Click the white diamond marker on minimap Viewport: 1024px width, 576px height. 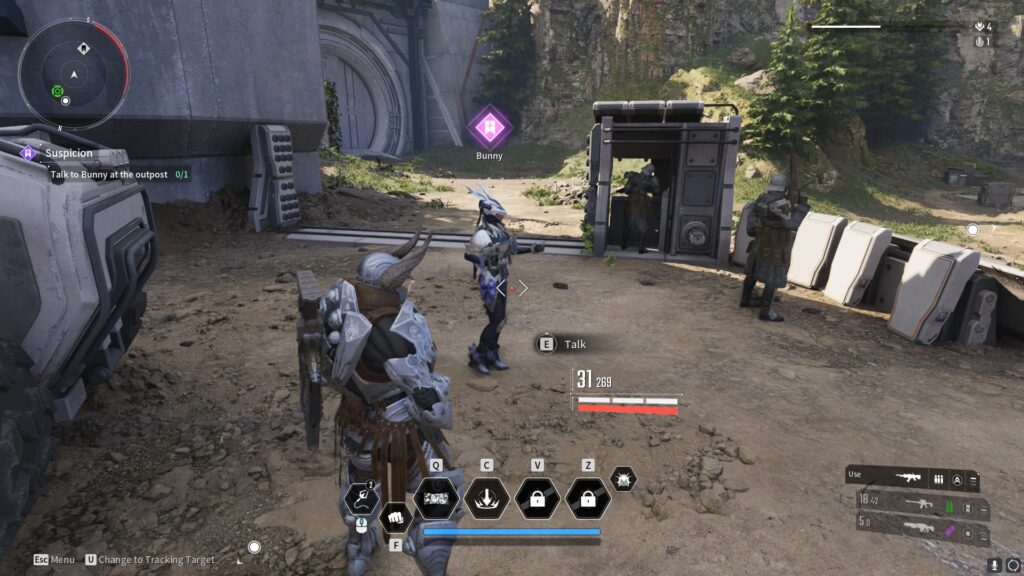[x=84, y=48]
